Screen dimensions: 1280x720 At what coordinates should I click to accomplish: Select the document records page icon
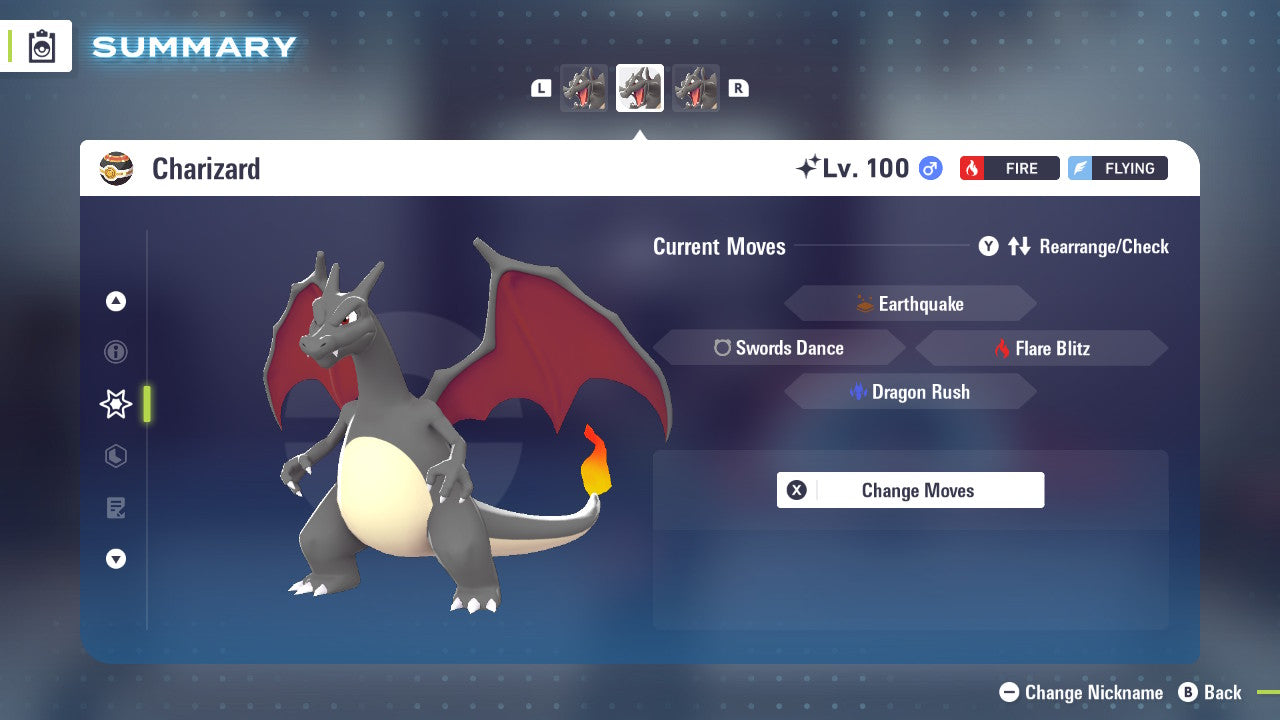(115, 508)
